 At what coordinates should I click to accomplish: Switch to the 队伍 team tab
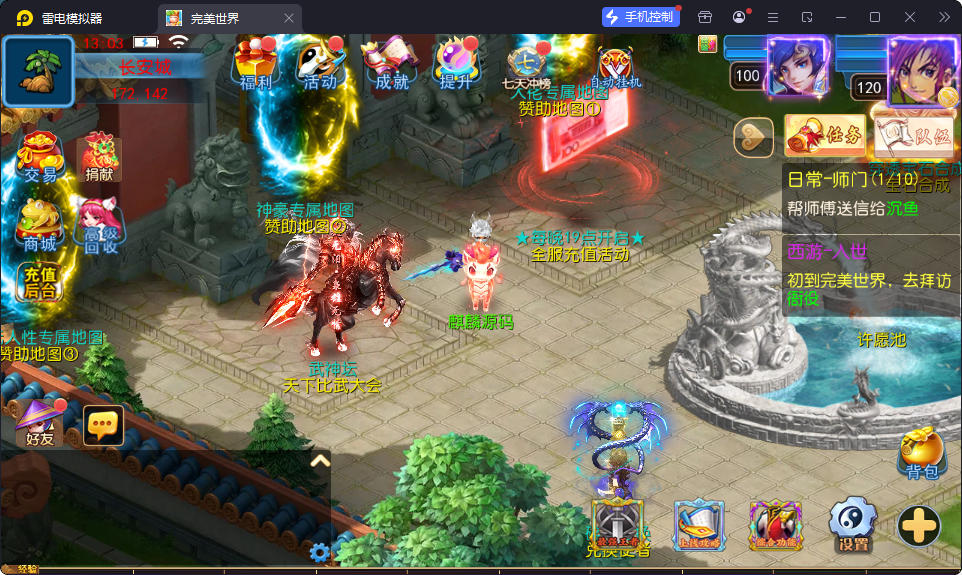[x=913, y=137]
